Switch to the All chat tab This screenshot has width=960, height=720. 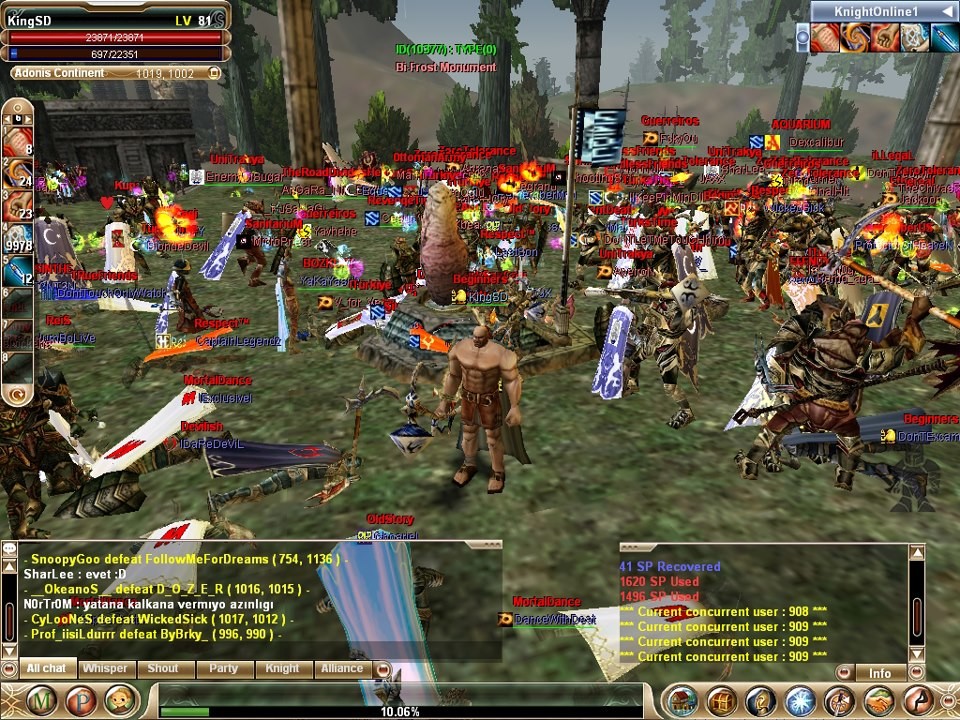pos(46,668)
